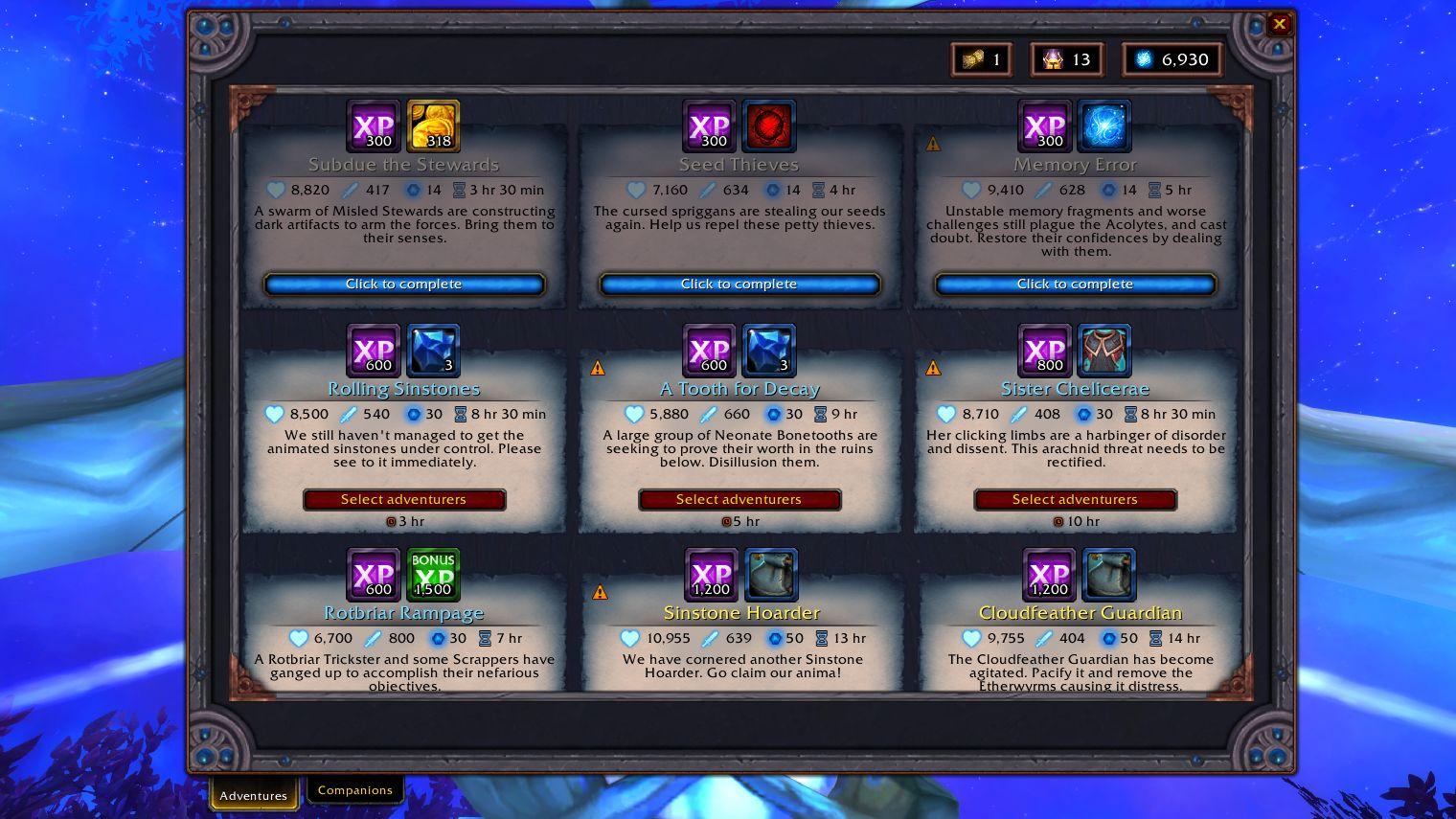This screenshot has width=1456, height=819.
Task: Click the bag reward icon on Sinstone Hoarder
Action: click(x=770, y=575)
